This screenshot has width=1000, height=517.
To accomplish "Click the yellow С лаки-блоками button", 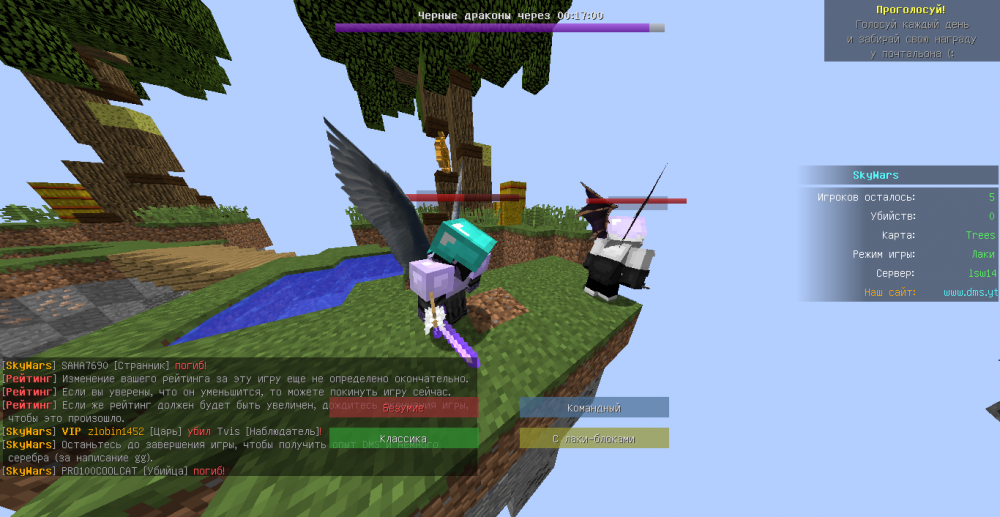I will [594, 438].
